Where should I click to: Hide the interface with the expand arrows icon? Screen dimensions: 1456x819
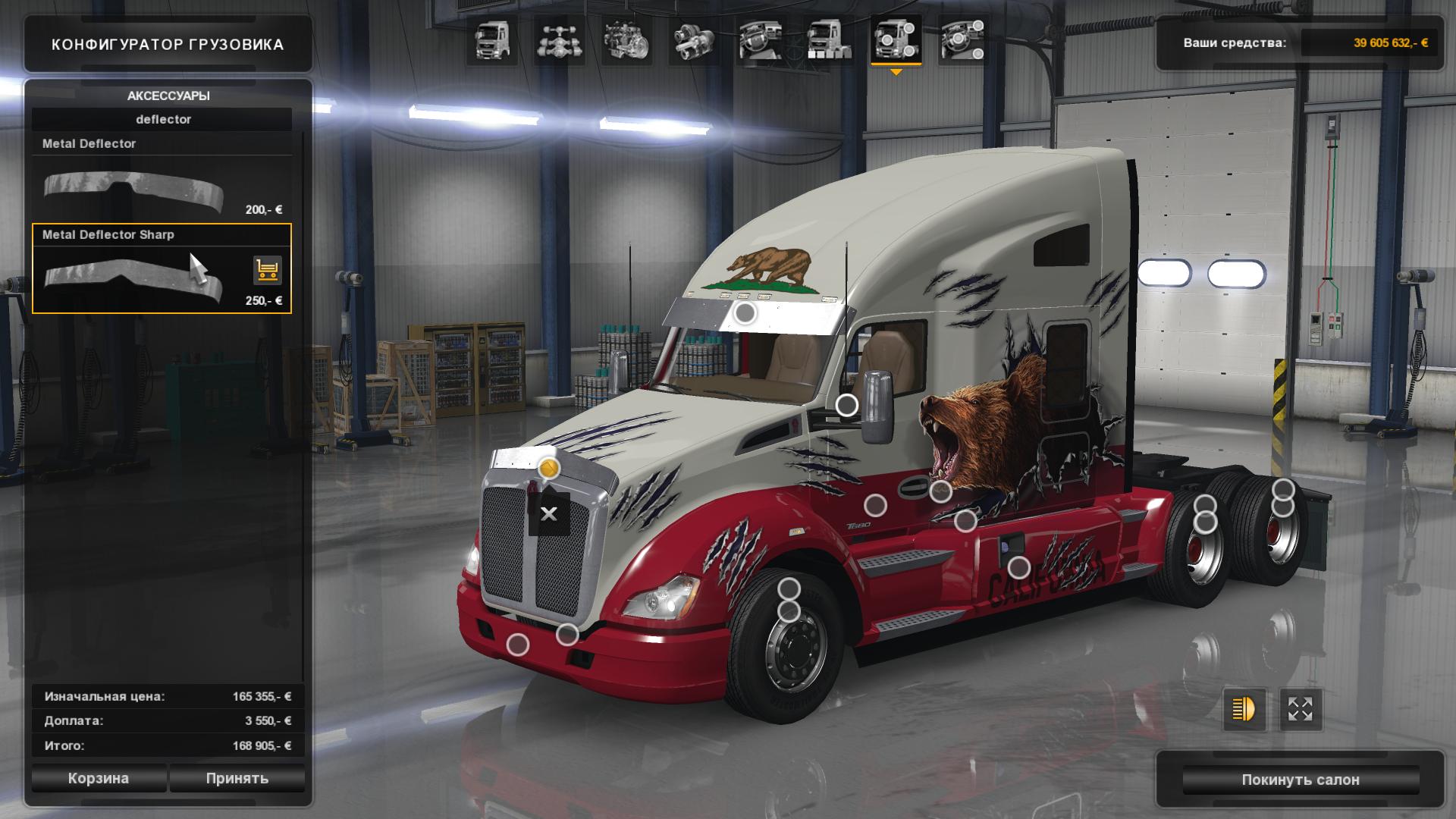tap(1301, 710)
